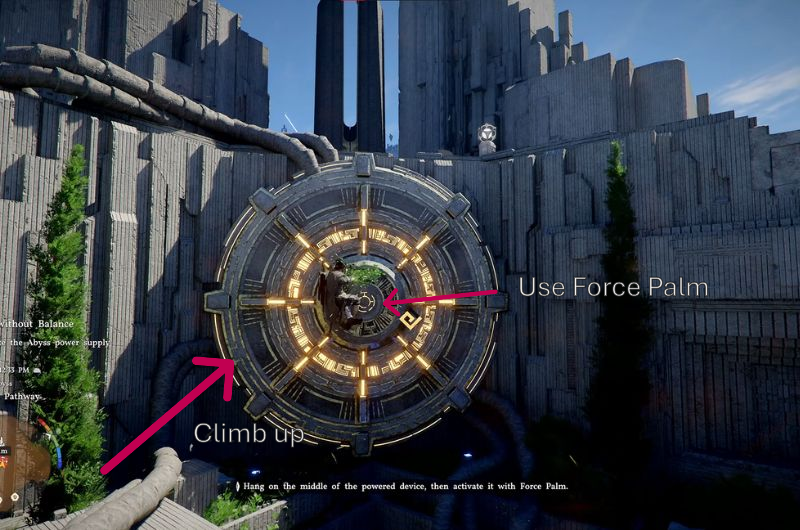Open the Without Balance quest tracker
Viewport: 800px width, 530px height.
[30, 323]
